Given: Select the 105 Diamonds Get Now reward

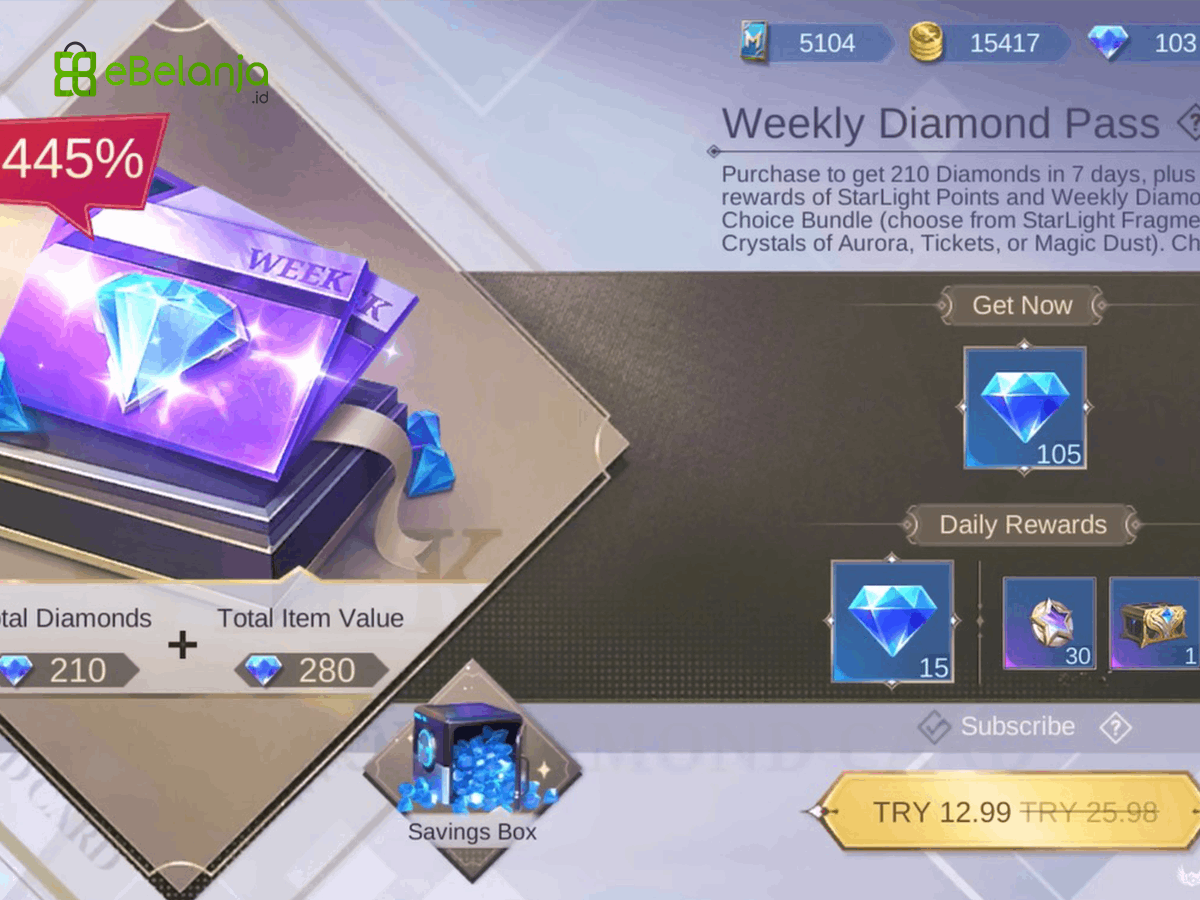Looking at the screenshot, I should click(1024, 407).
